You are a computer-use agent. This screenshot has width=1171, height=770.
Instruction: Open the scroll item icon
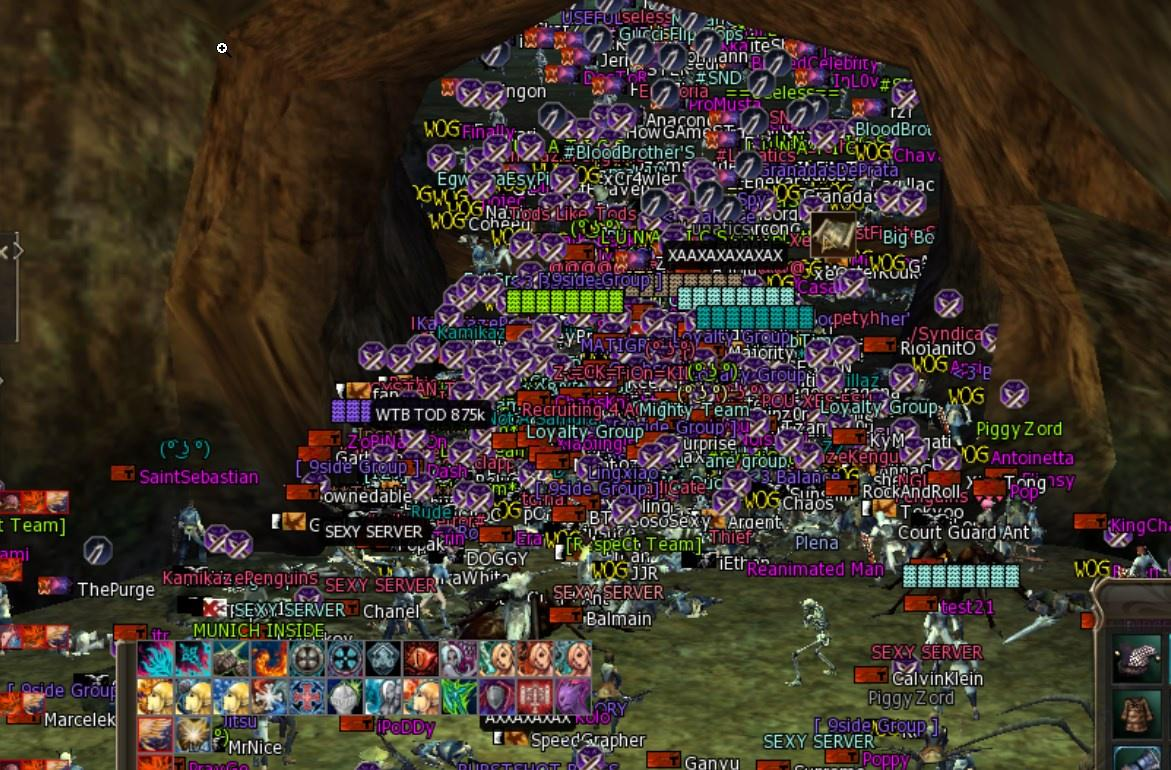pos(832,234)
